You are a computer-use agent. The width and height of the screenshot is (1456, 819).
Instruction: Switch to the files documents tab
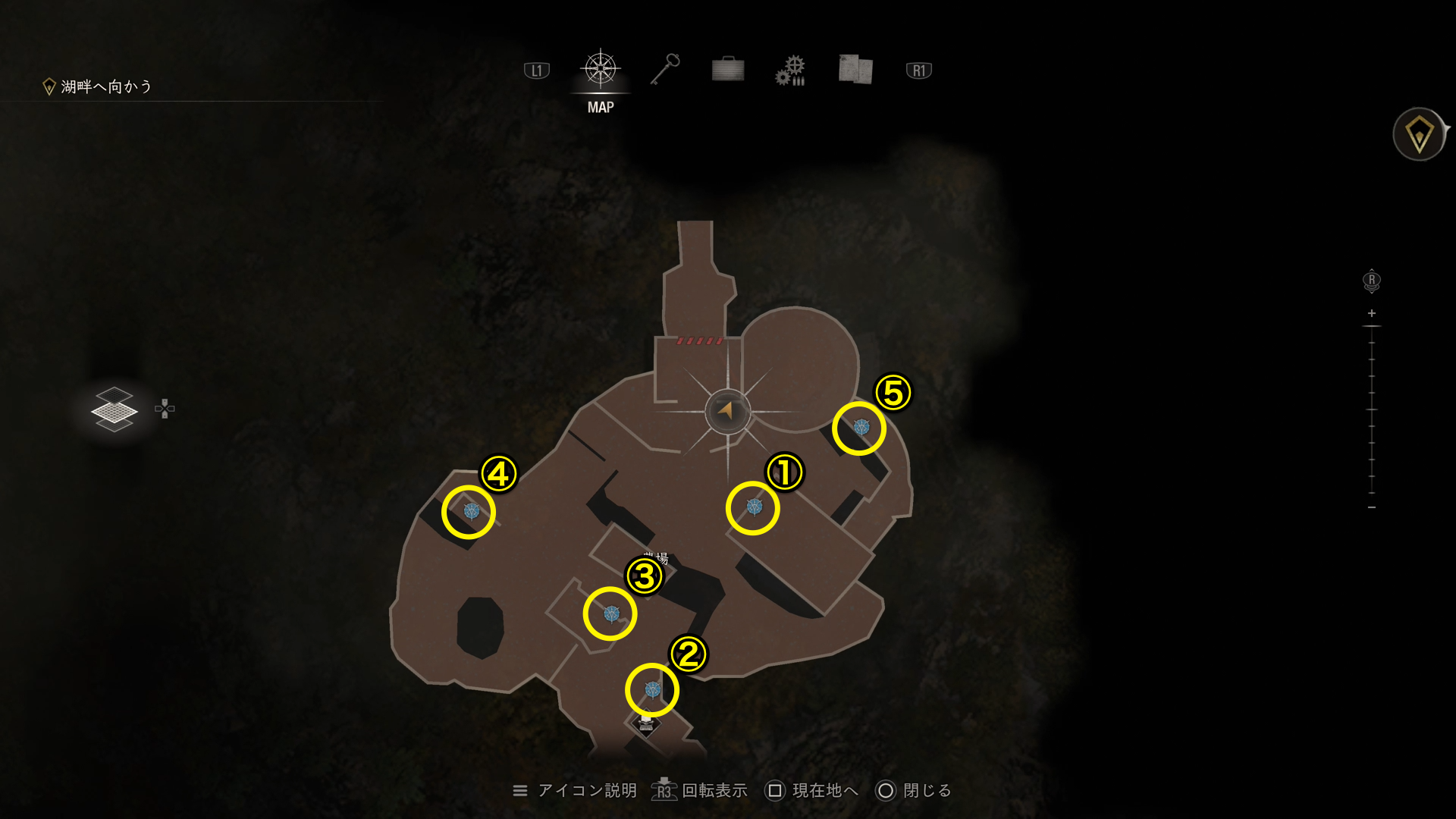855,70
